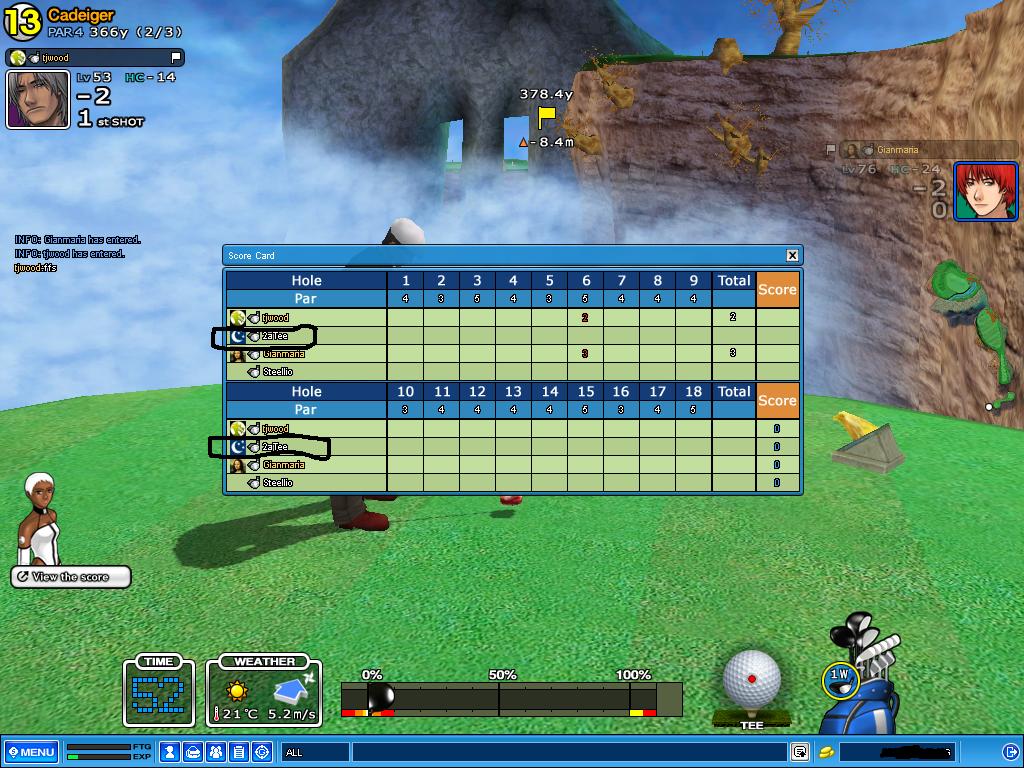Click Gianmaria's red-haired character portrait
The width and height of the screenshot is (1024, 768).
[985, 191]
